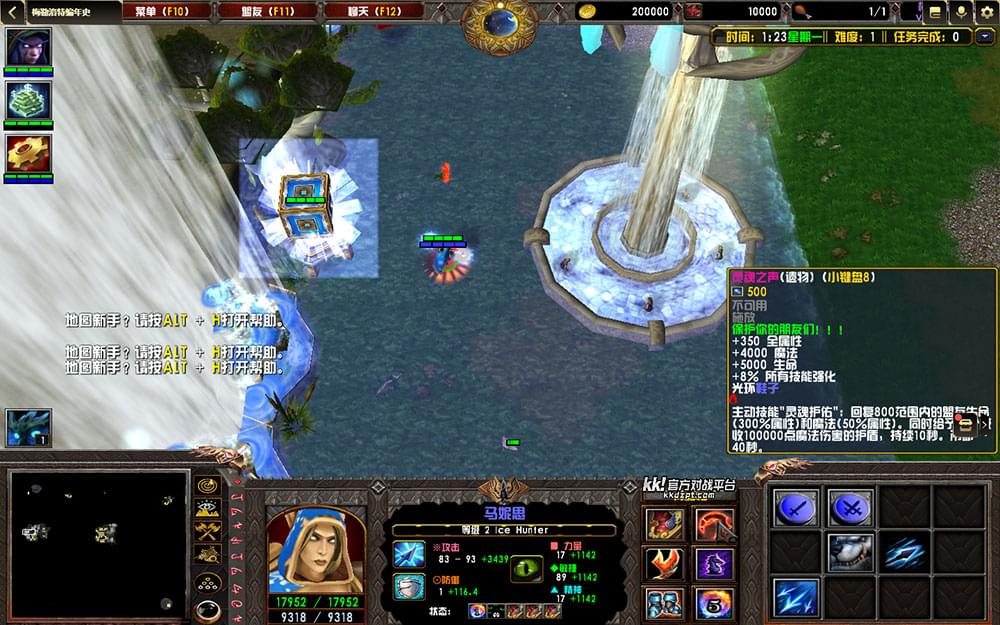
Task: Toggle the microphone button
Action: [961, 12]
